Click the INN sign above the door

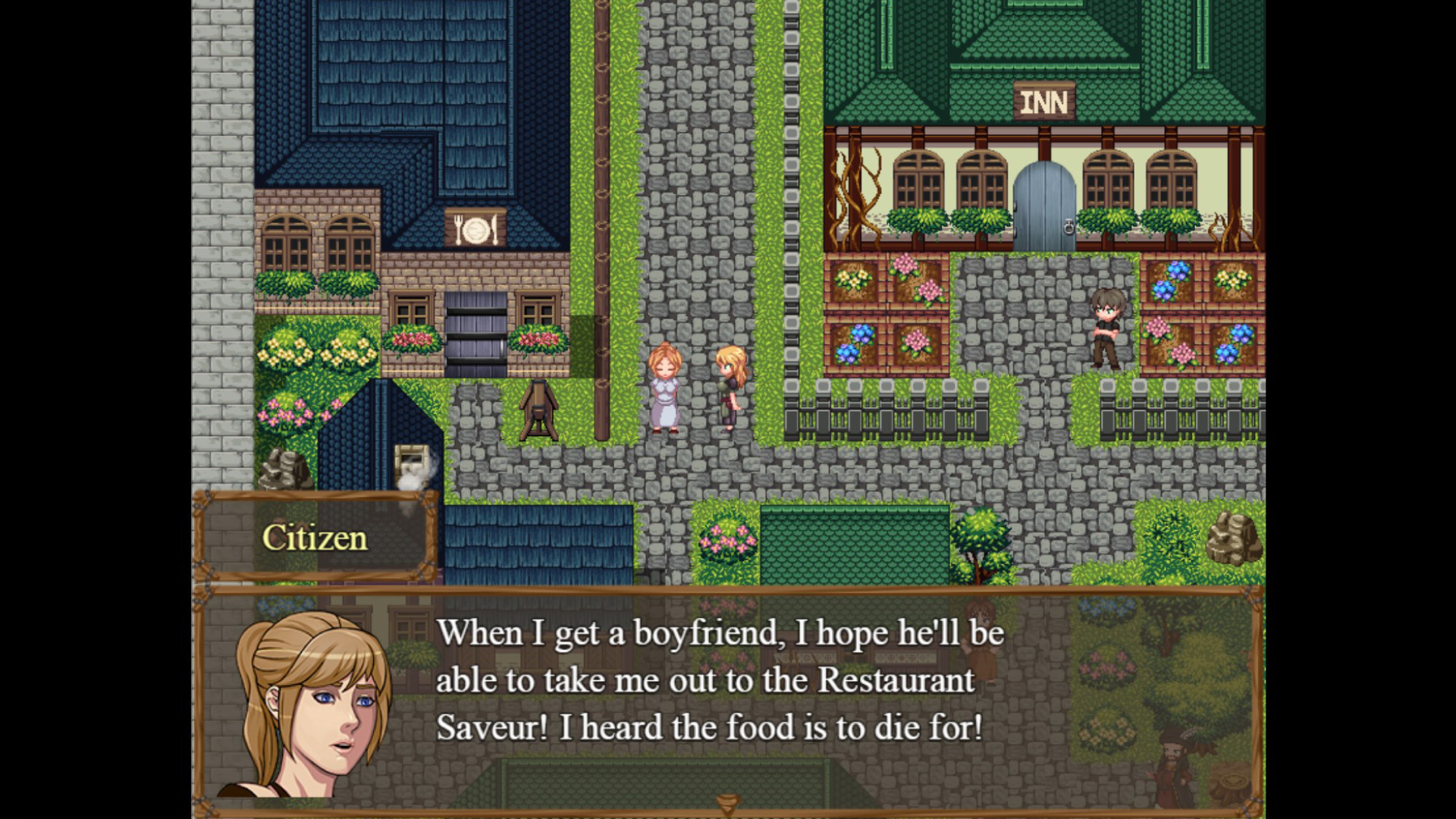(x=1044, y=101)
